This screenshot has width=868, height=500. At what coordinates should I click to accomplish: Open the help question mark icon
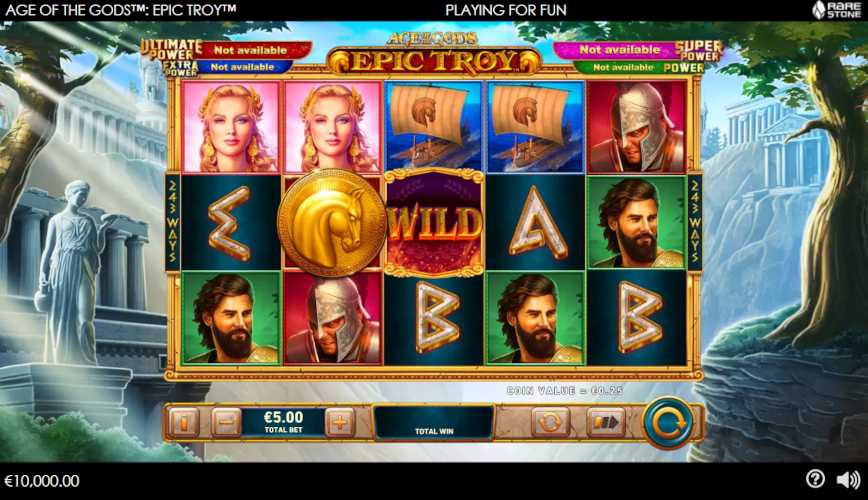tap(815, 480)
